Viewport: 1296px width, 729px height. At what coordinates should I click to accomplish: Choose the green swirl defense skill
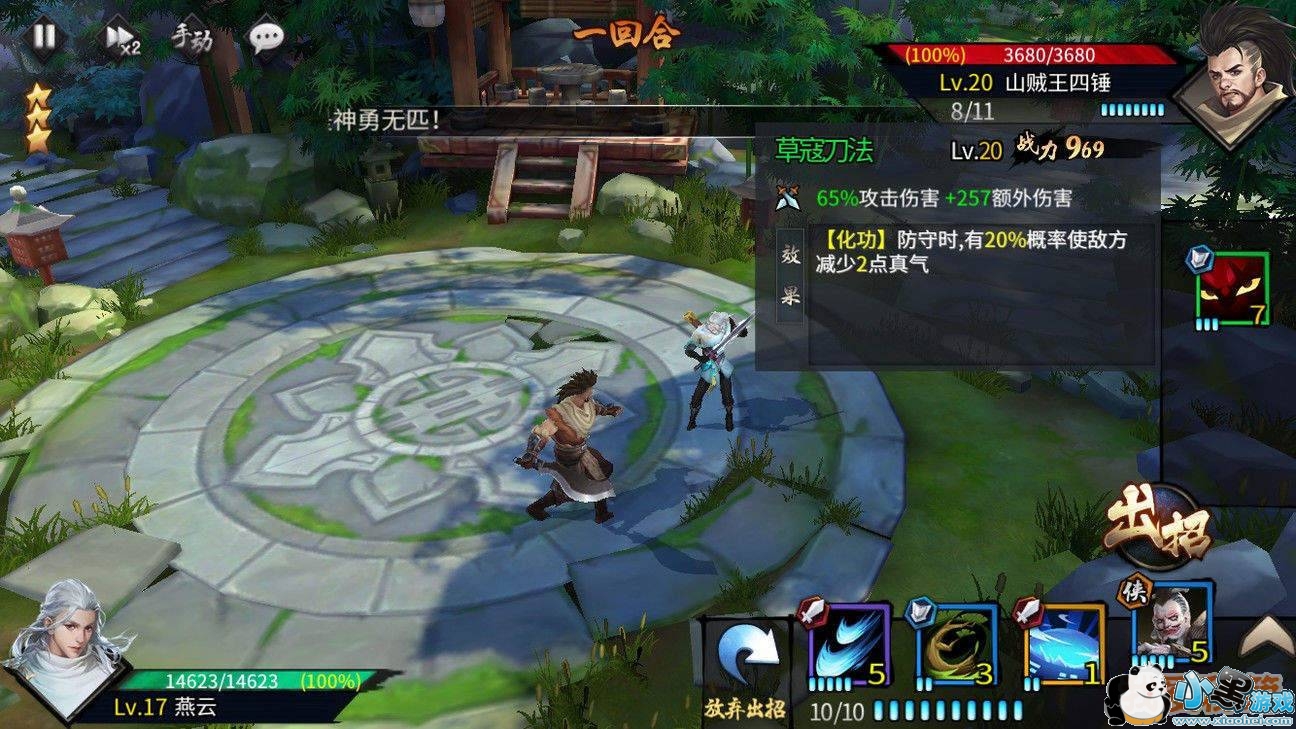tap(956, 645)
